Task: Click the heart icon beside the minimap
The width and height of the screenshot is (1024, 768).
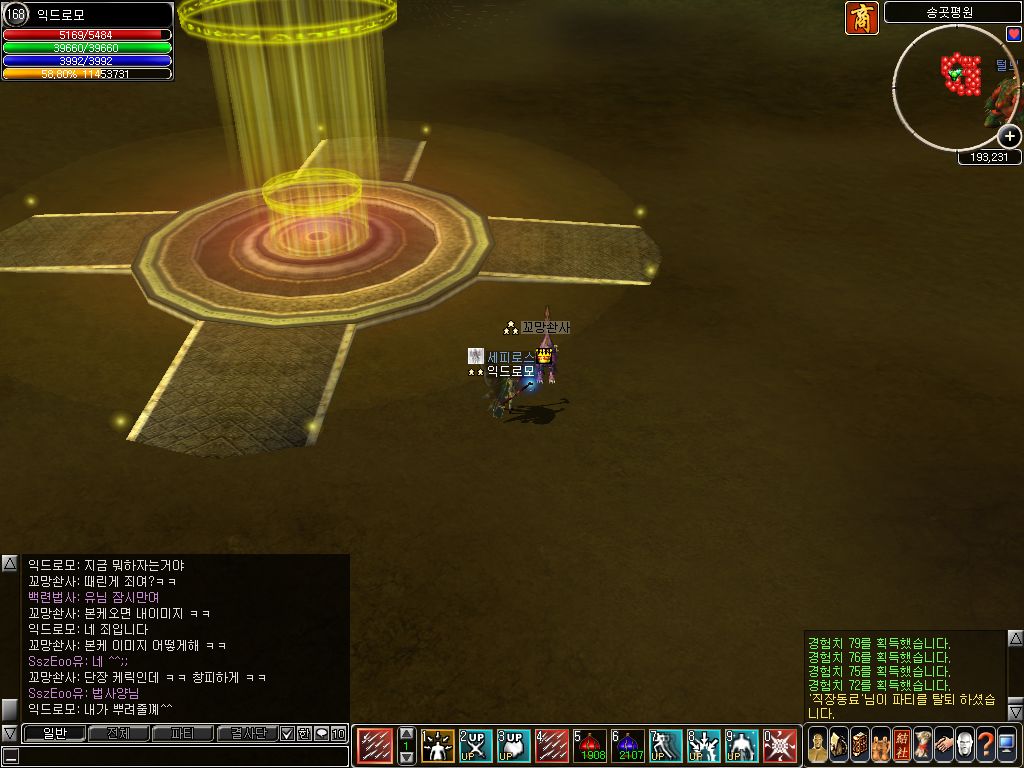Action: coord(1014,34)
